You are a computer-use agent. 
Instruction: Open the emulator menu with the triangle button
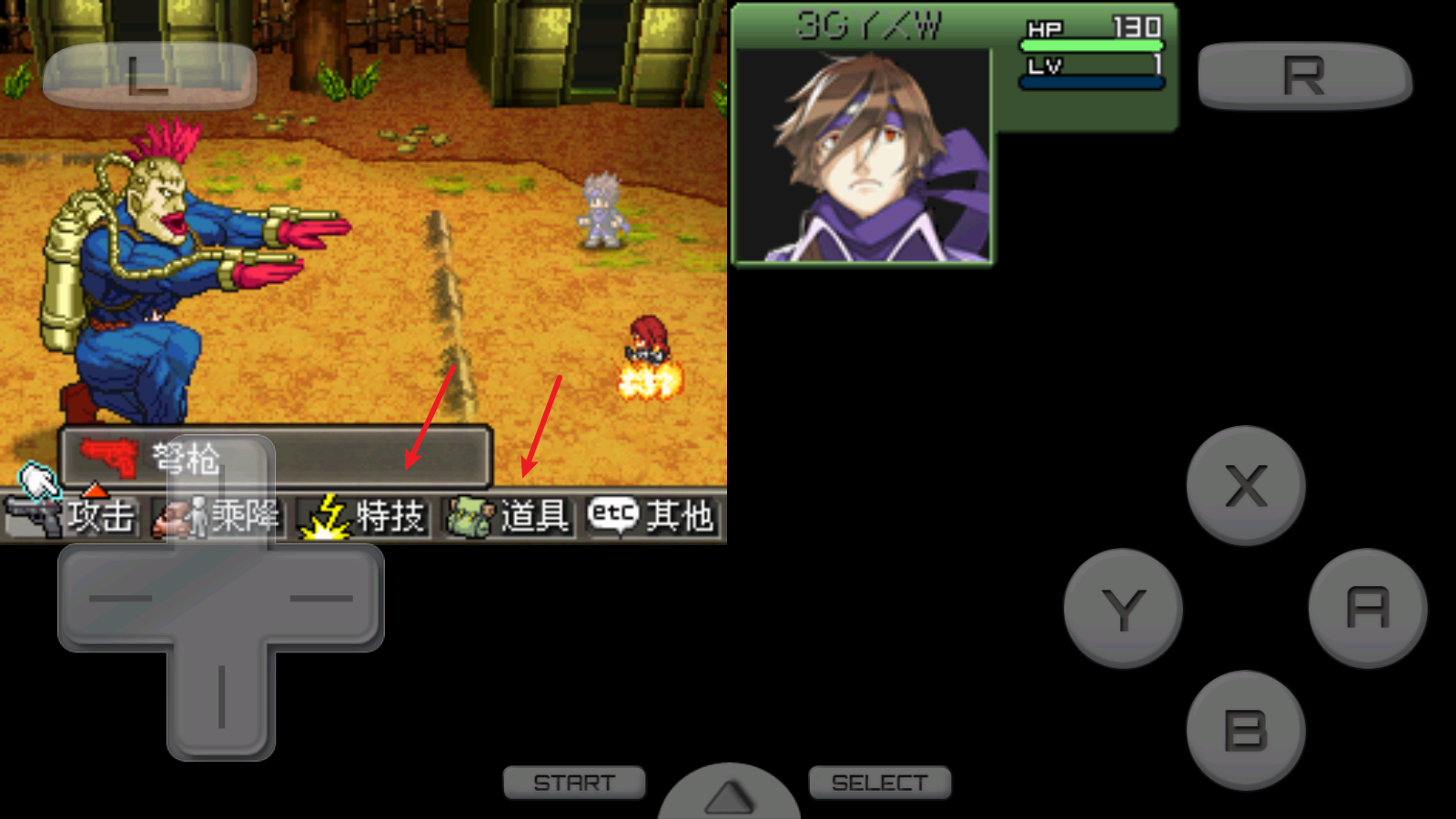(x=729, y=794)
